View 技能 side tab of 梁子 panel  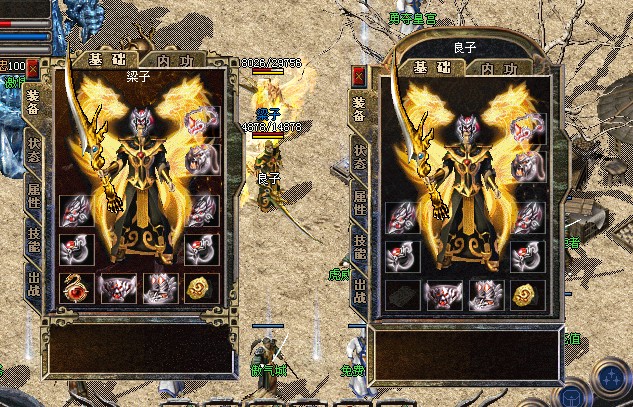click(34, 239)
